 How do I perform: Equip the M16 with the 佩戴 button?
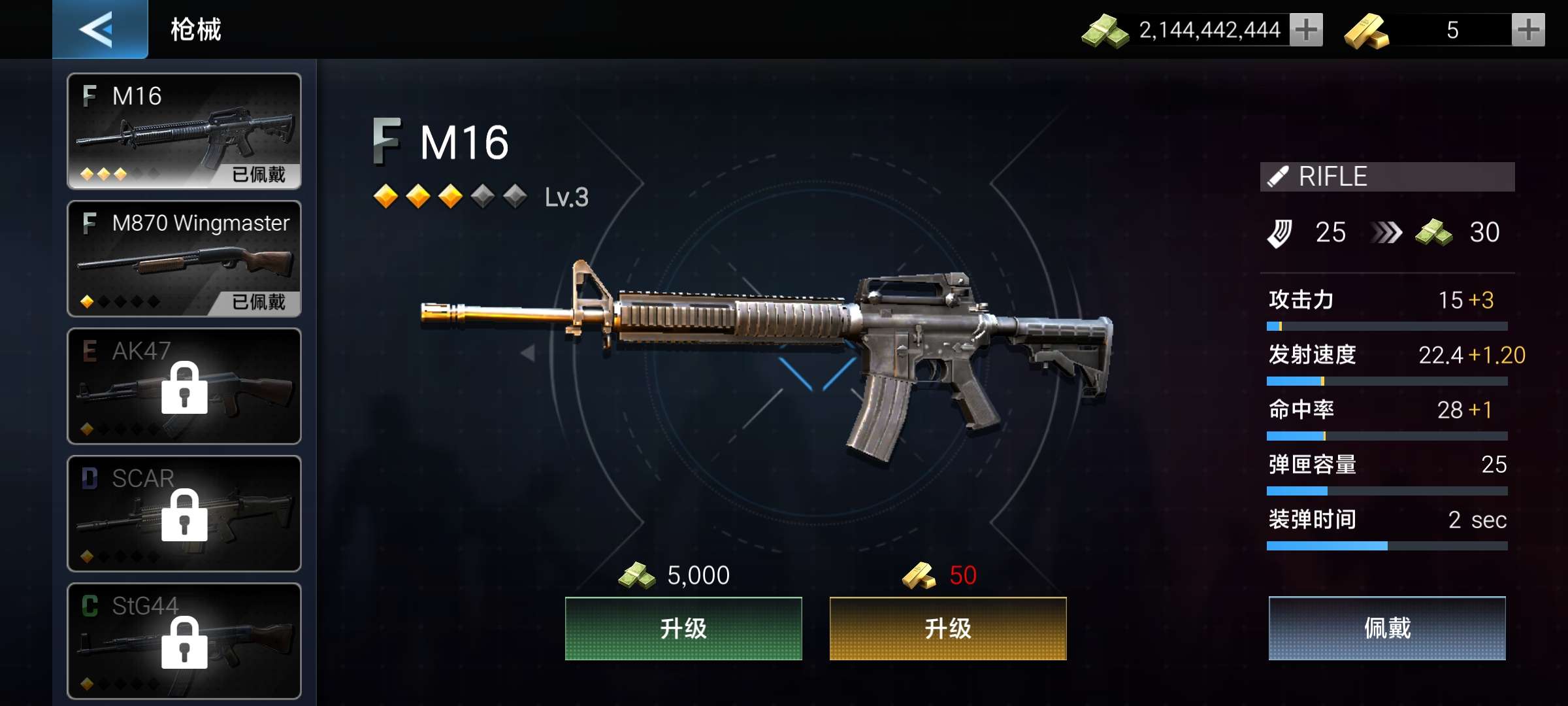(1387, 628)
